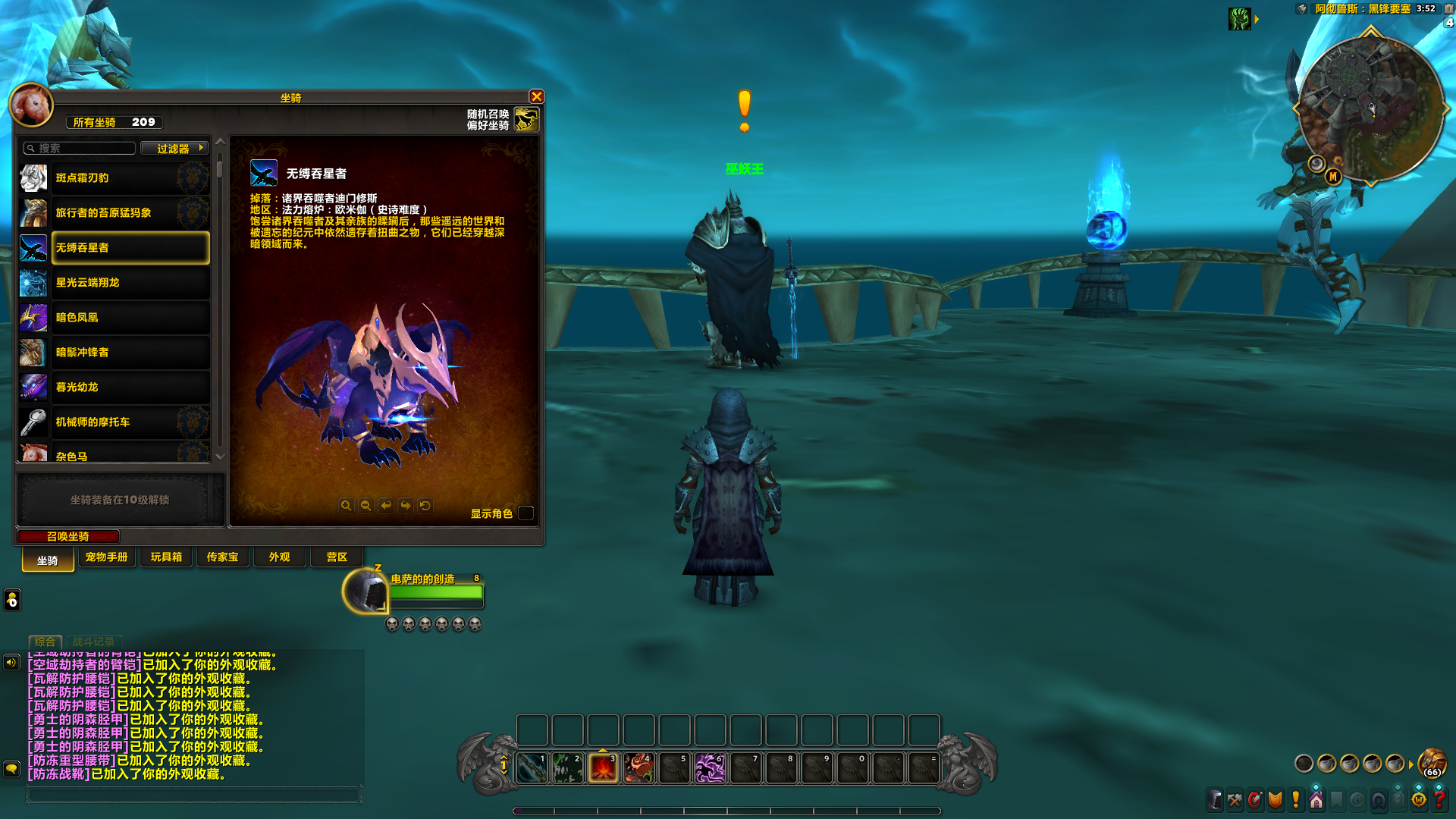1456x819 pixels.
Task: Close the mount journal window
Action: pos(537,97)
